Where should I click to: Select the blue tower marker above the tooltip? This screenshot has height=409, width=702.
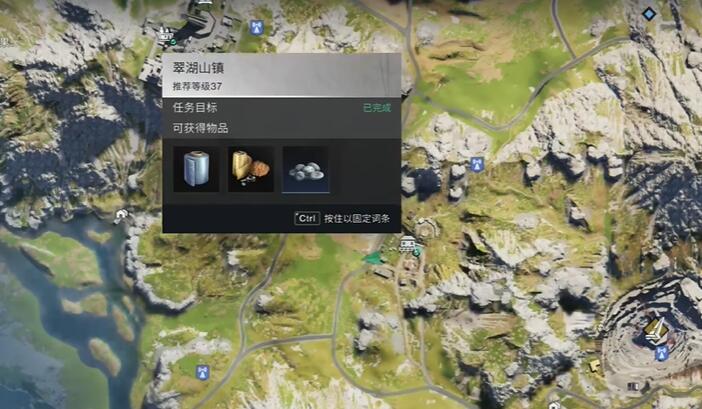click(x=257, y=24)
